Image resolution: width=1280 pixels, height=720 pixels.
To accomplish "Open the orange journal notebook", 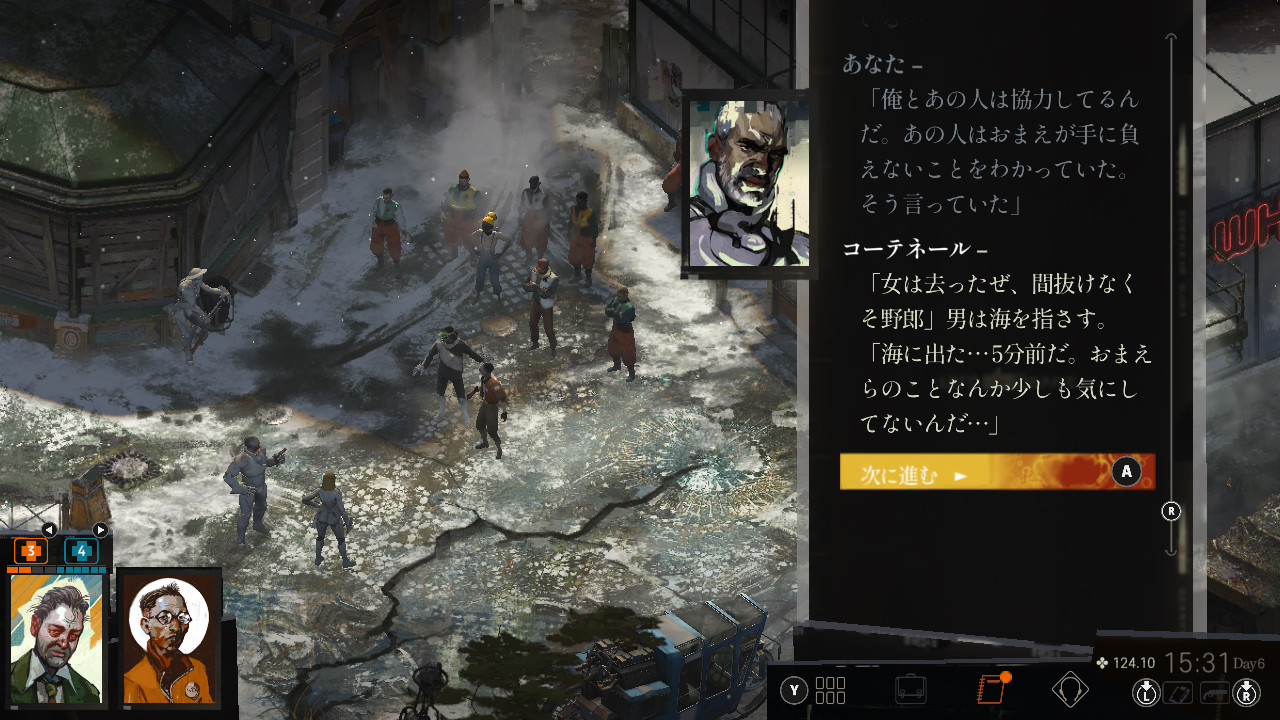I will coord(990,690).
